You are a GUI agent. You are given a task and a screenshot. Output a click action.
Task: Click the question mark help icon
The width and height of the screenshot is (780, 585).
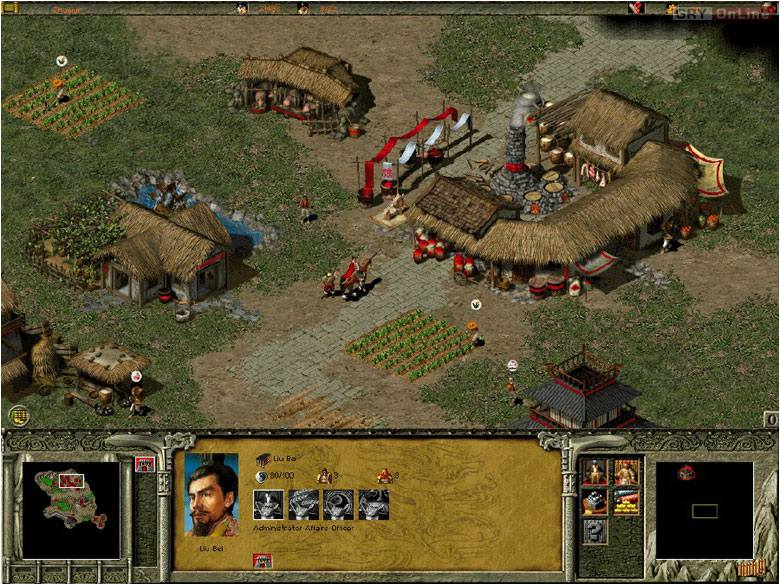point(595,531)
